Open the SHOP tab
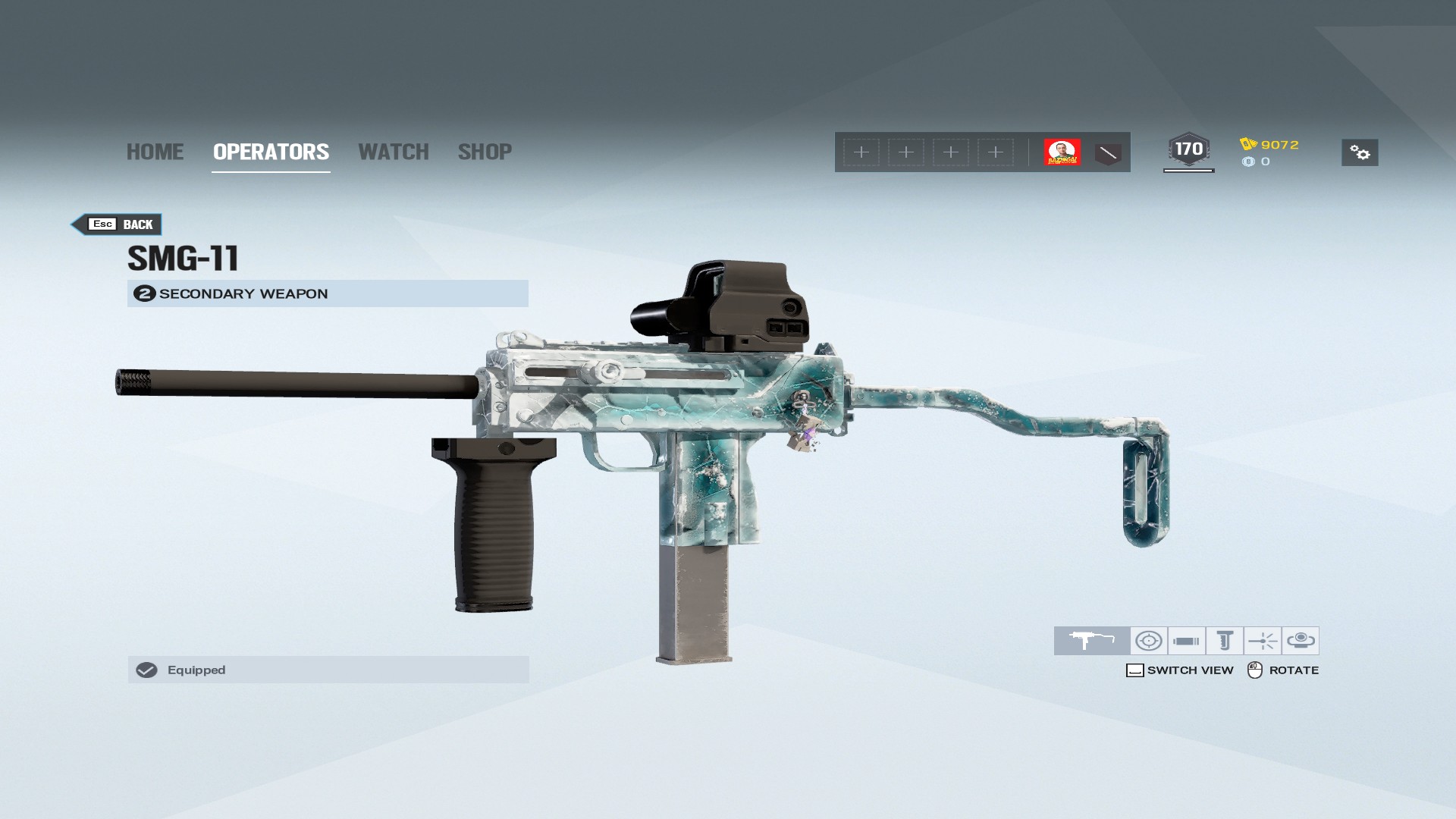The image size is (1456, 819). pos(485,152)
